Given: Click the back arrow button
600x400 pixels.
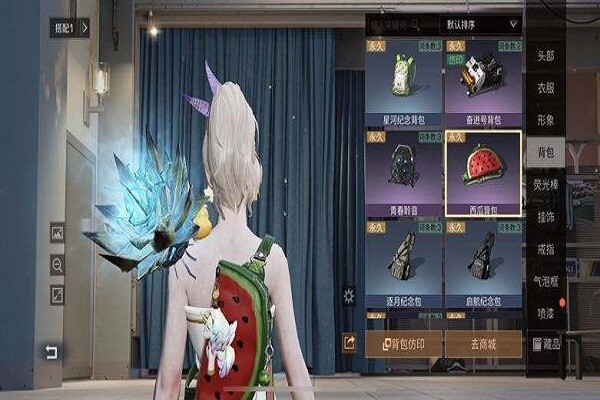Looking at the screenshot, I should coord(51,352).
